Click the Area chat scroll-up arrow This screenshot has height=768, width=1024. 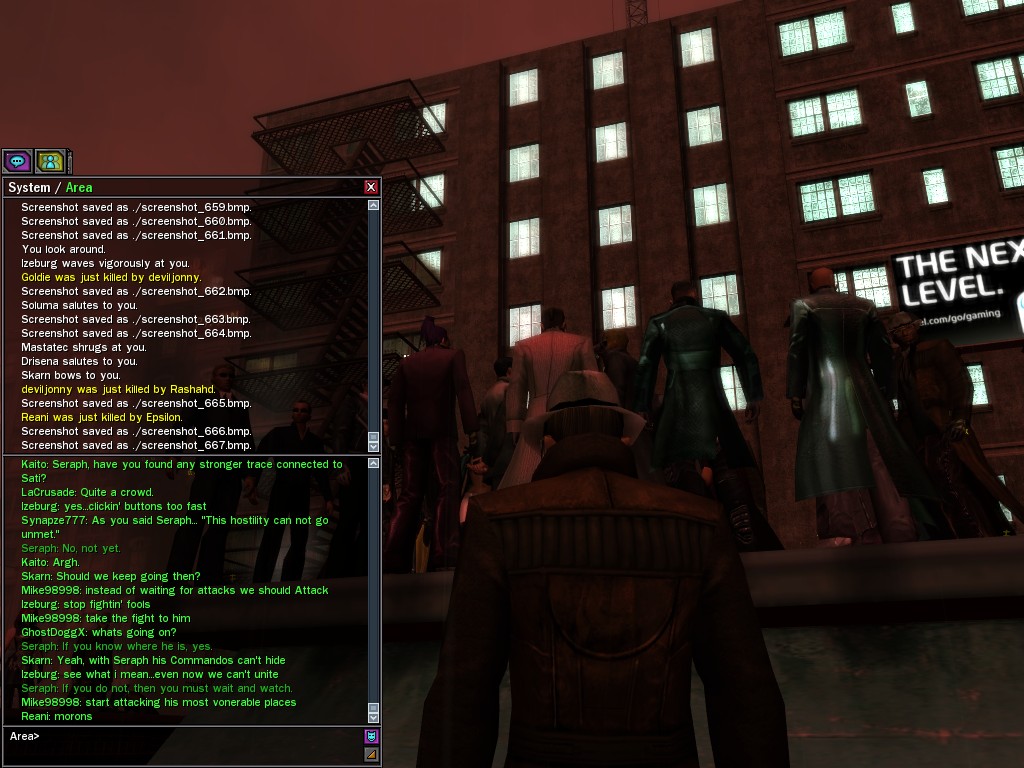374,463
